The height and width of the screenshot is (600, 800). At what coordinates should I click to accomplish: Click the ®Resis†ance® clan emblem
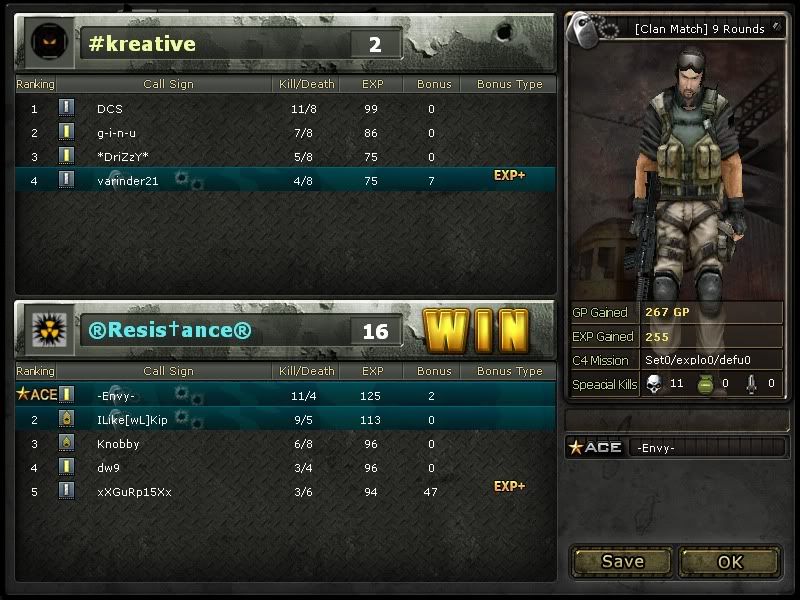[47, 330]
